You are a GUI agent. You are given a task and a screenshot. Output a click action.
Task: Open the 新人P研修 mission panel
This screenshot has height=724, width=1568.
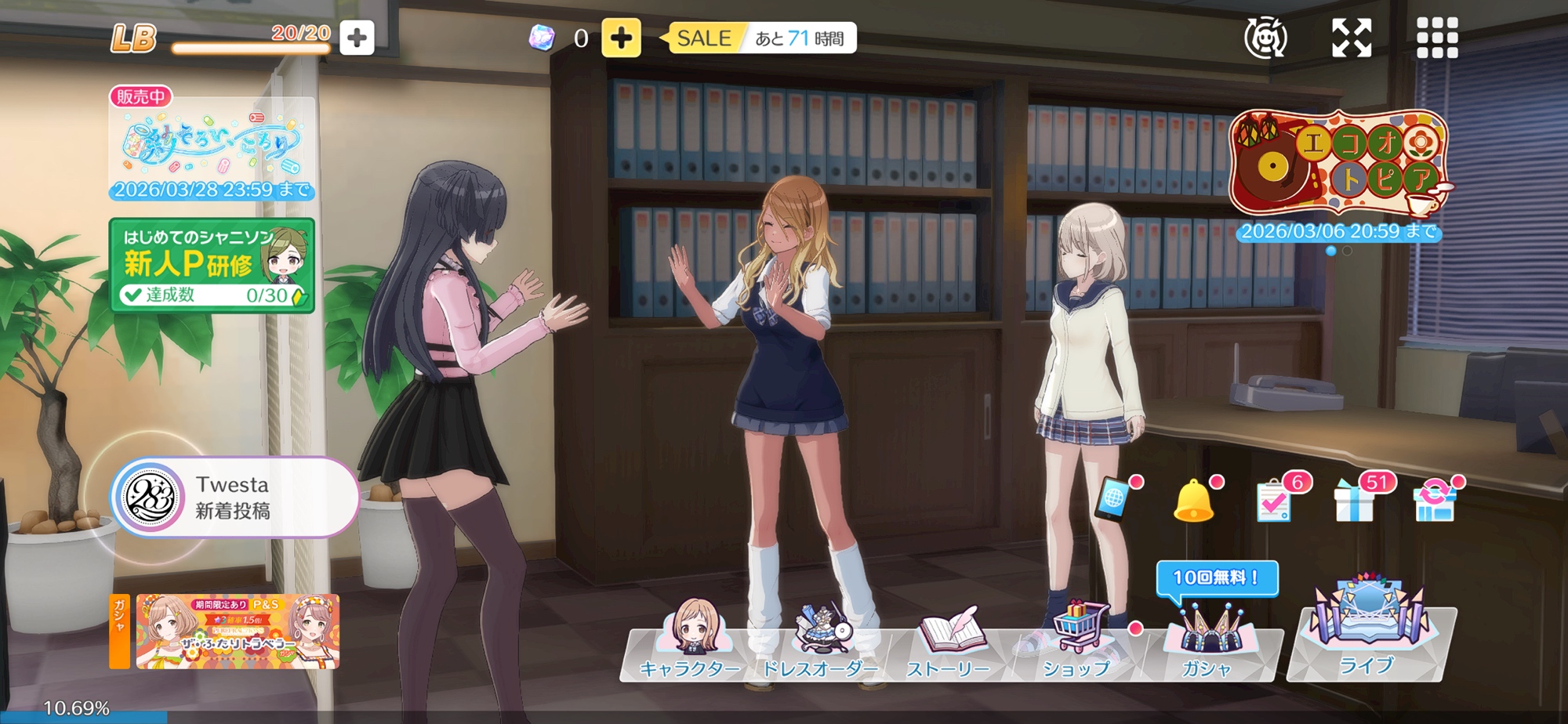(212, 266)
